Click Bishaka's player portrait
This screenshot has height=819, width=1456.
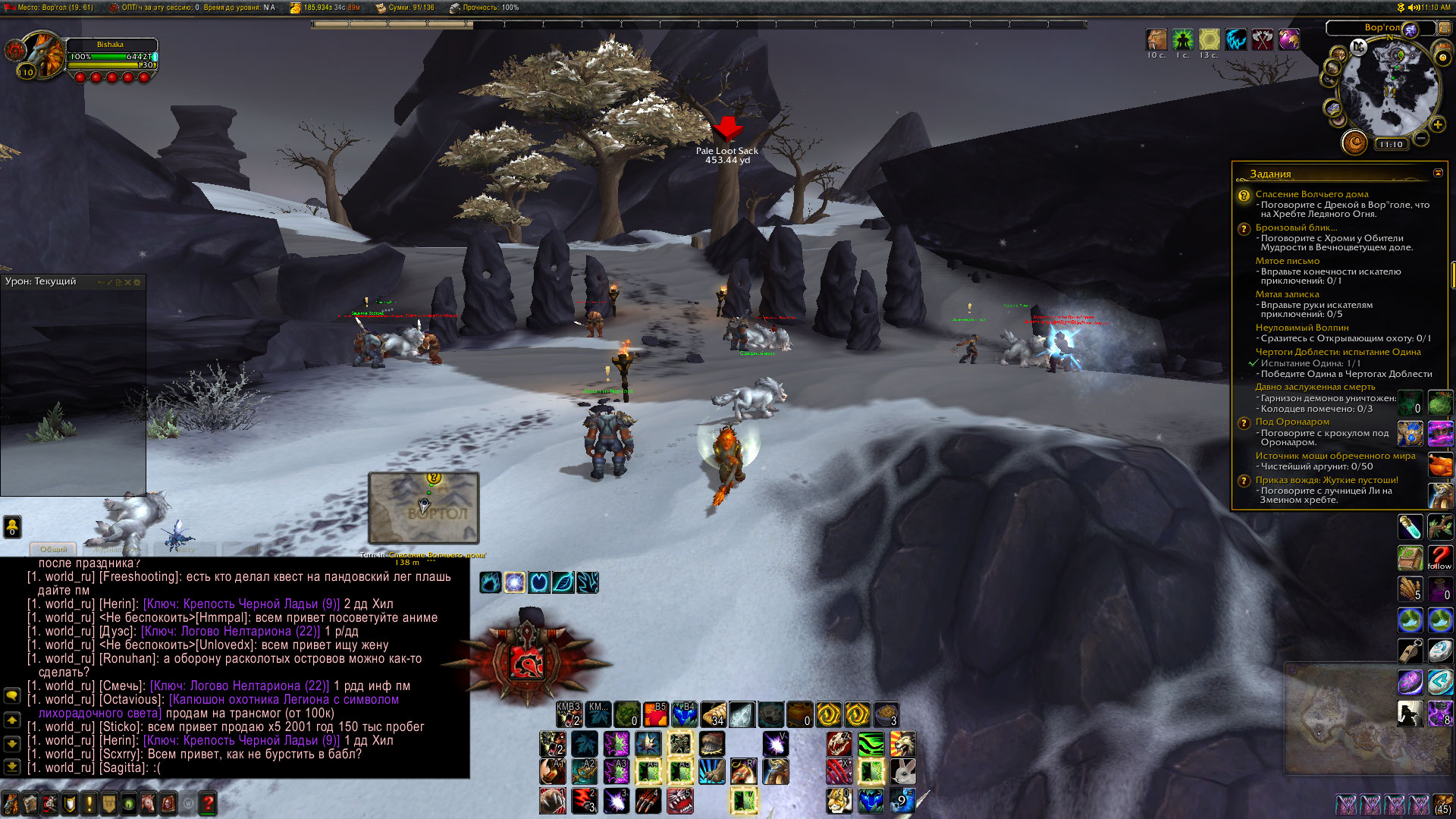pos(42,55)
